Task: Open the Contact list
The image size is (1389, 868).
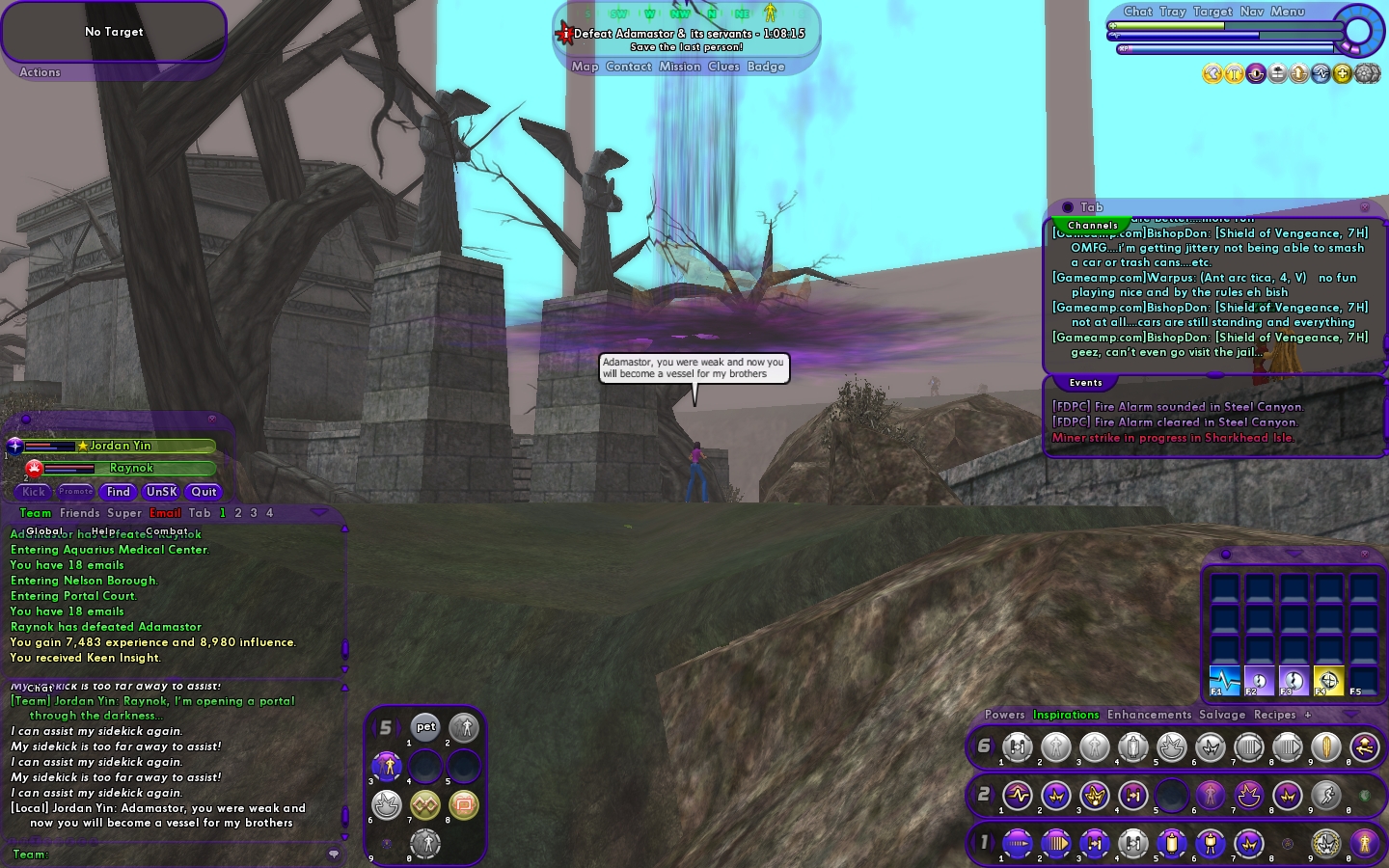Action: [629, 67]
